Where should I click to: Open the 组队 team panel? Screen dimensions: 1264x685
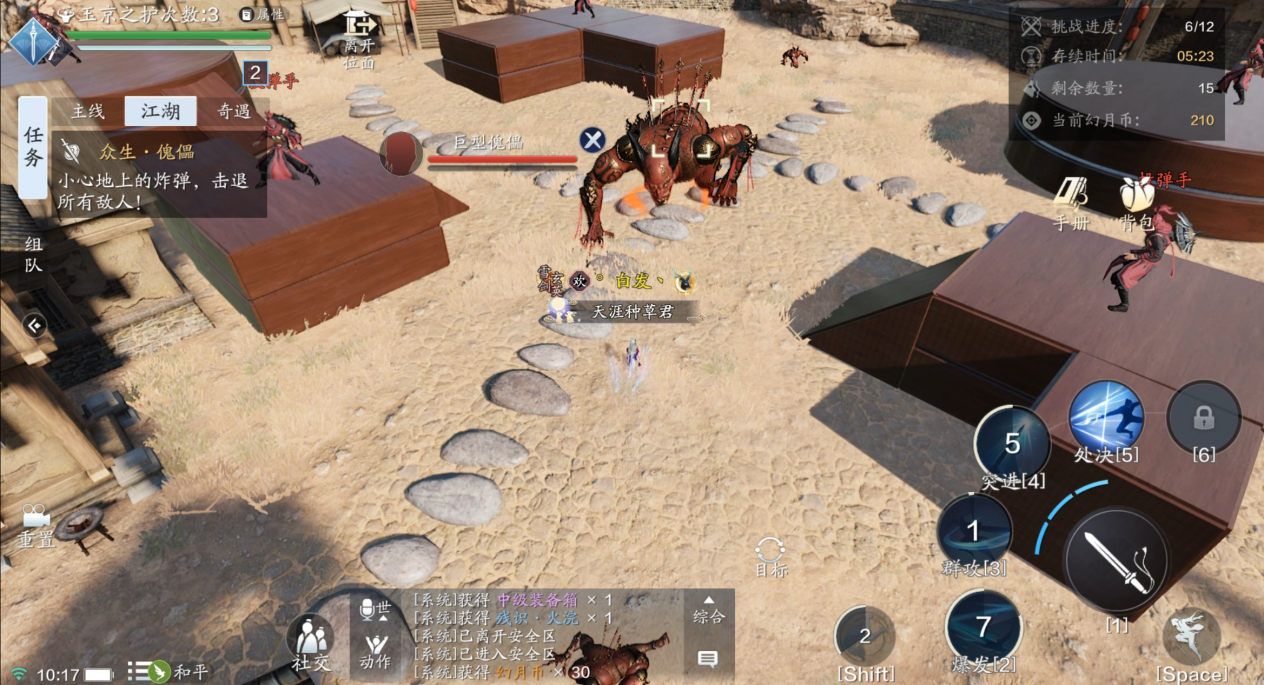(33, 254)
